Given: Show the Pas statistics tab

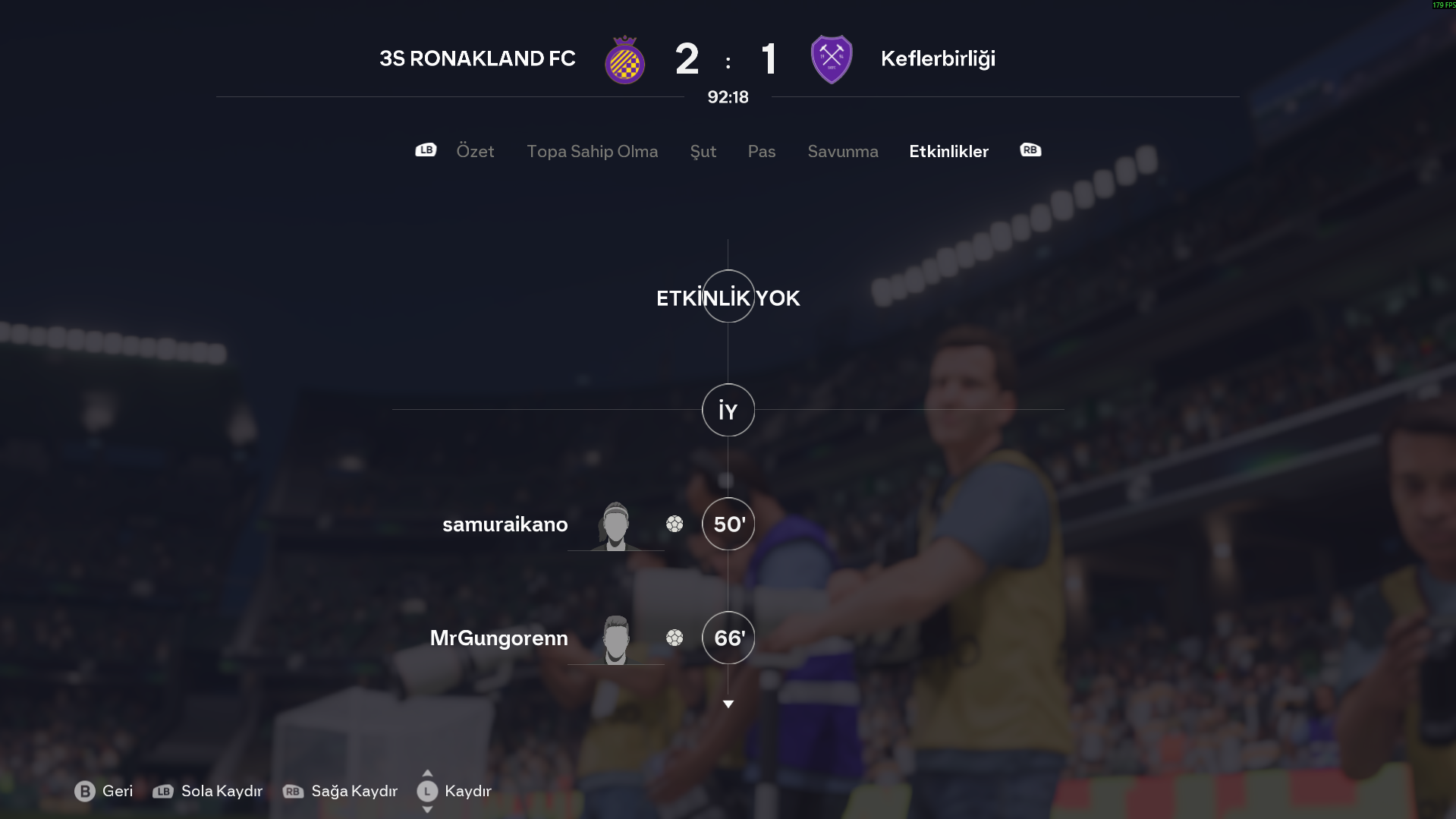Looking at the screenshot, I should 761,151.
